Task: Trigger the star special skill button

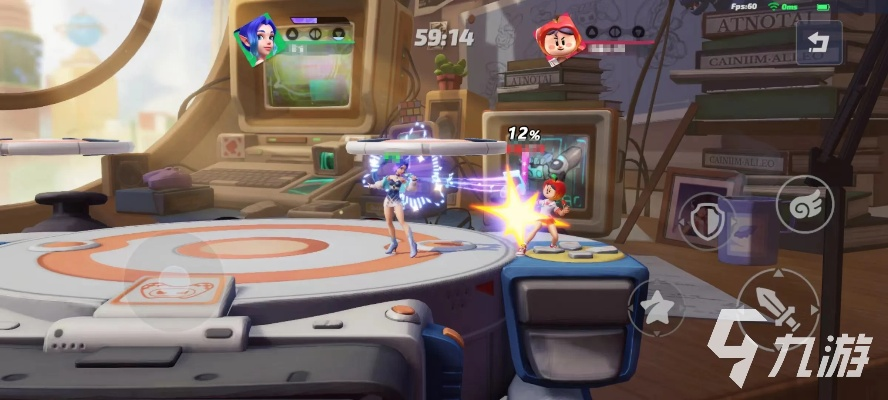Action: coord(657,306)
